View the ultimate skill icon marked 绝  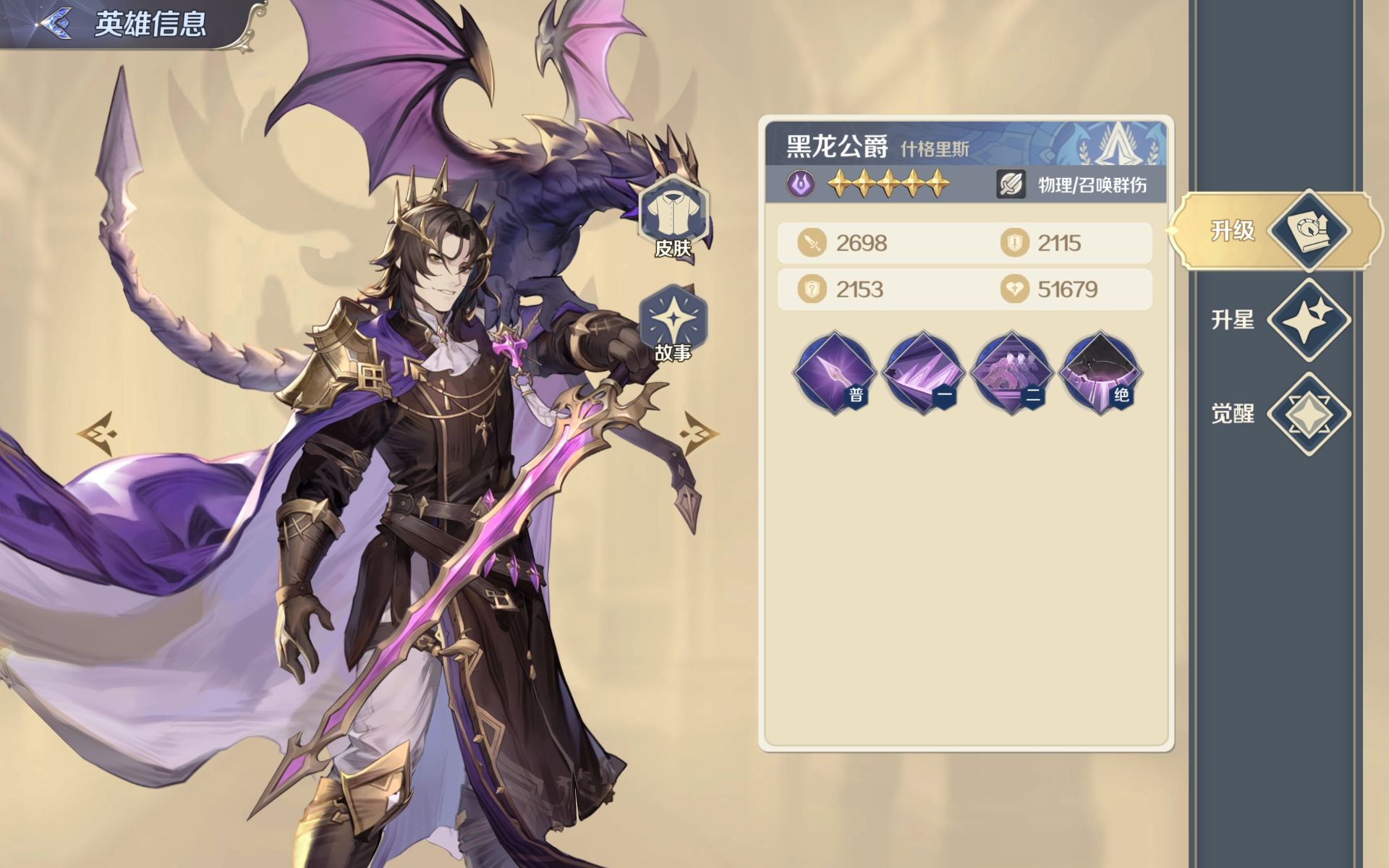1100,373
